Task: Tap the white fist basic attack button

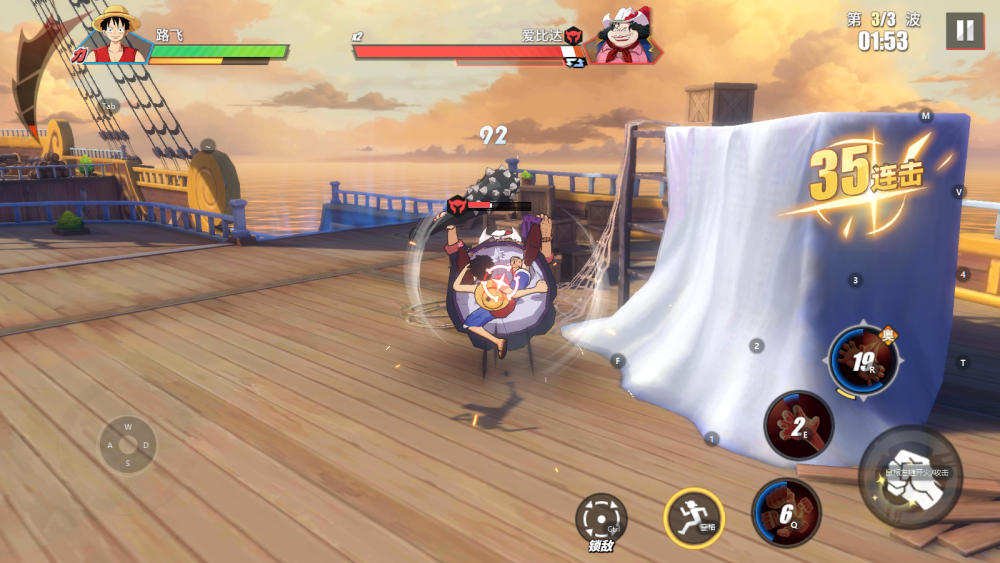Action: tap(910, 476)
